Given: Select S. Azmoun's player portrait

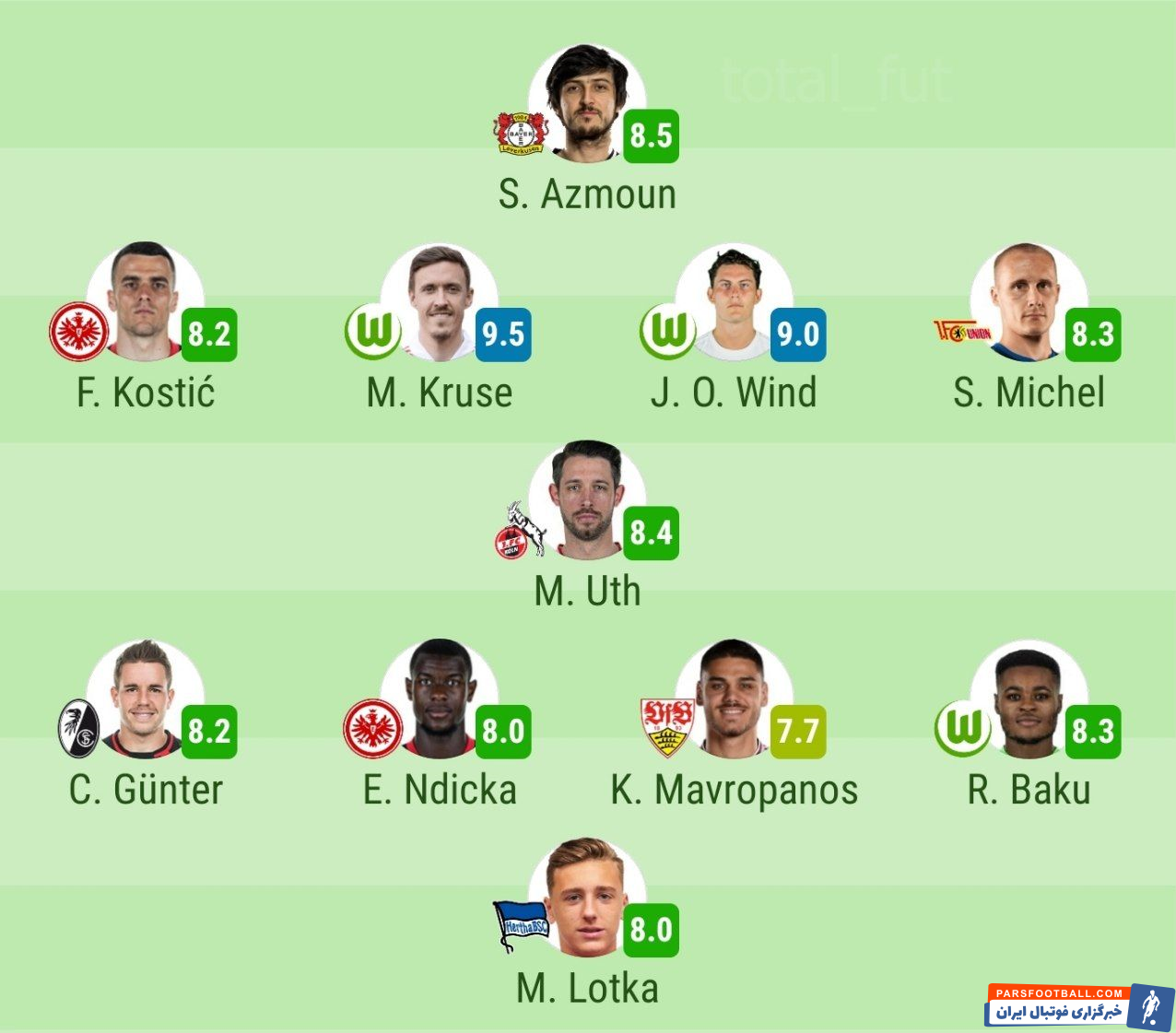Looking at the screenshot, I should point(586,103).
